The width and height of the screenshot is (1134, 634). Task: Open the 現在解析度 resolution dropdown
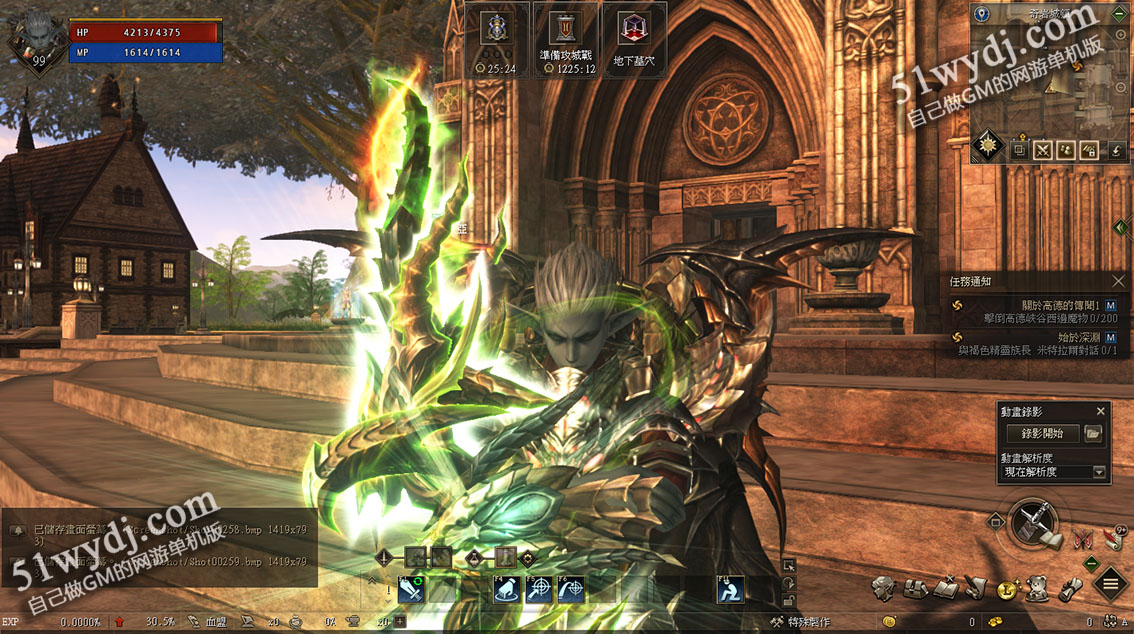coord(1054,472)
